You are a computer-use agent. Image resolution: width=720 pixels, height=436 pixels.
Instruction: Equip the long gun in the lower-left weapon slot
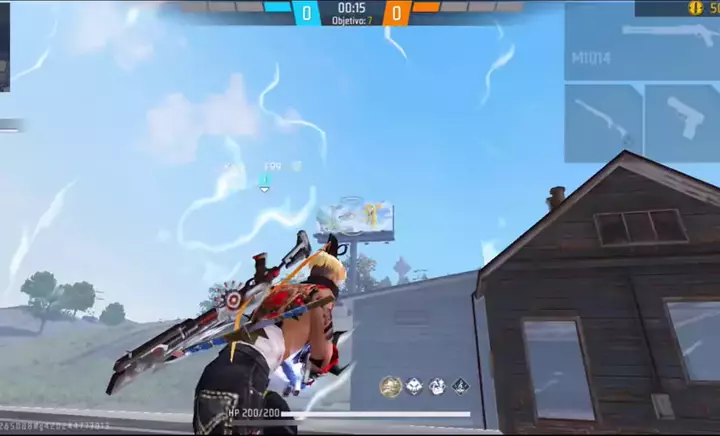[x=603, y=122]
